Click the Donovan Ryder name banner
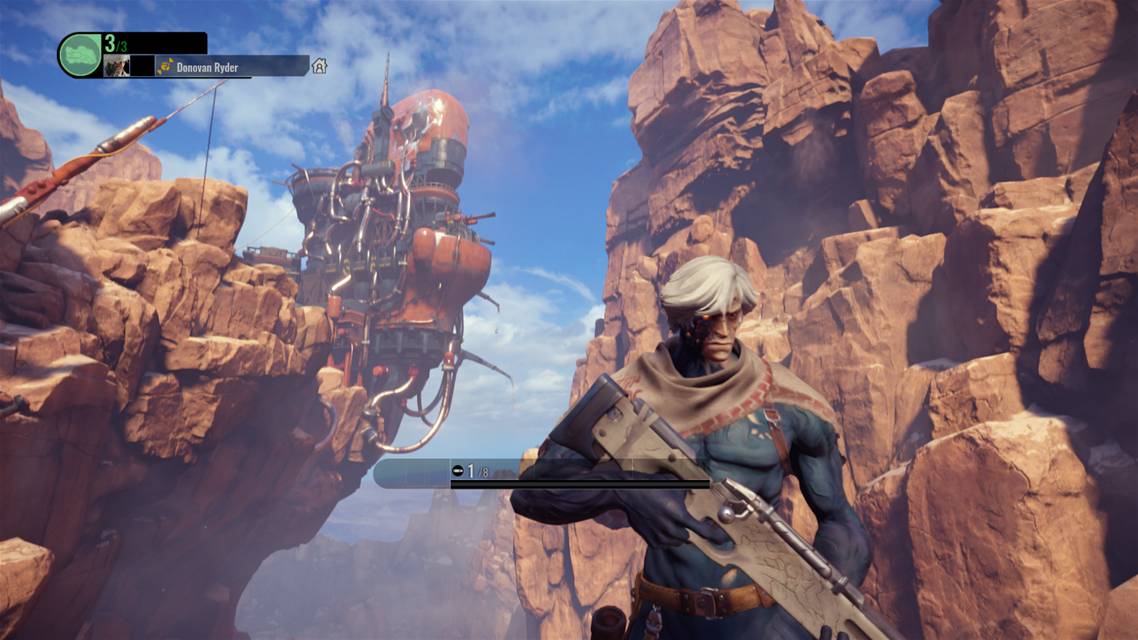Viewport: 1138px width, 640px height. [232, 67]
